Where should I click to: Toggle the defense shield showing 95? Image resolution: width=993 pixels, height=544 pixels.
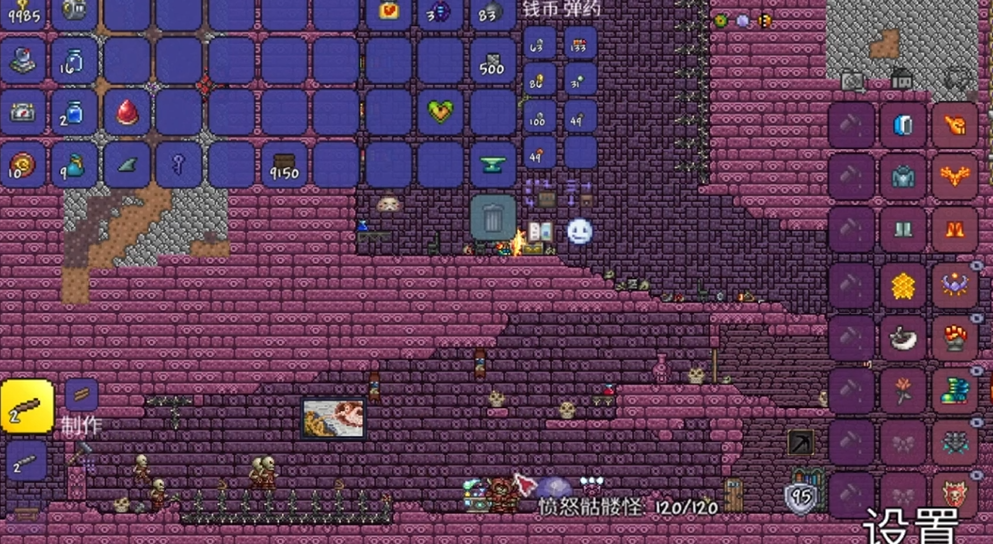click(x=800, y=497)
